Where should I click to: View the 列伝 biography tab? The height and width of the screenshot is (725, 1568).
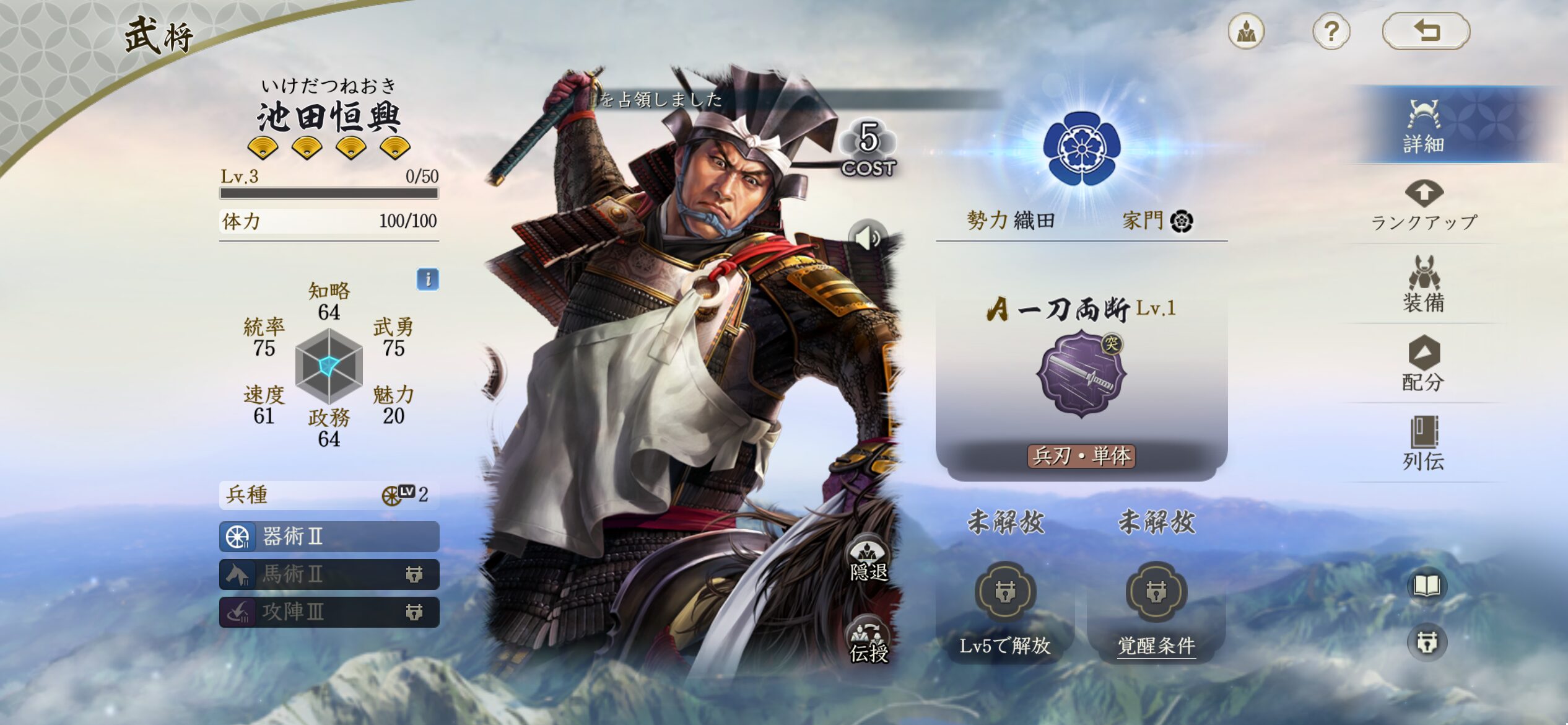[1424, 444]
